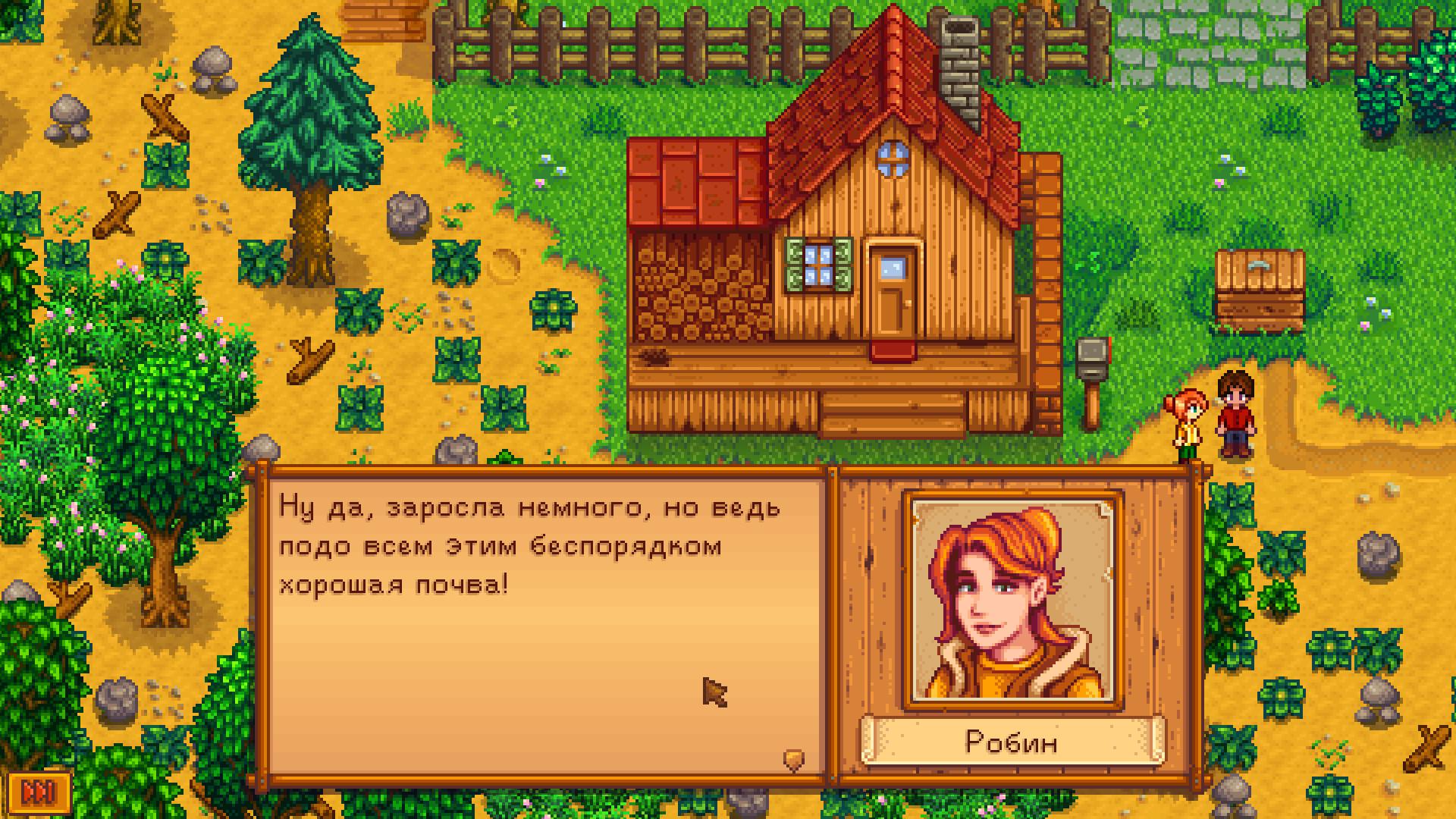Click the name plate reading Робин
Image resolution: width=1456 pixels, height=819 pixels.
(x=1014, y=743)
